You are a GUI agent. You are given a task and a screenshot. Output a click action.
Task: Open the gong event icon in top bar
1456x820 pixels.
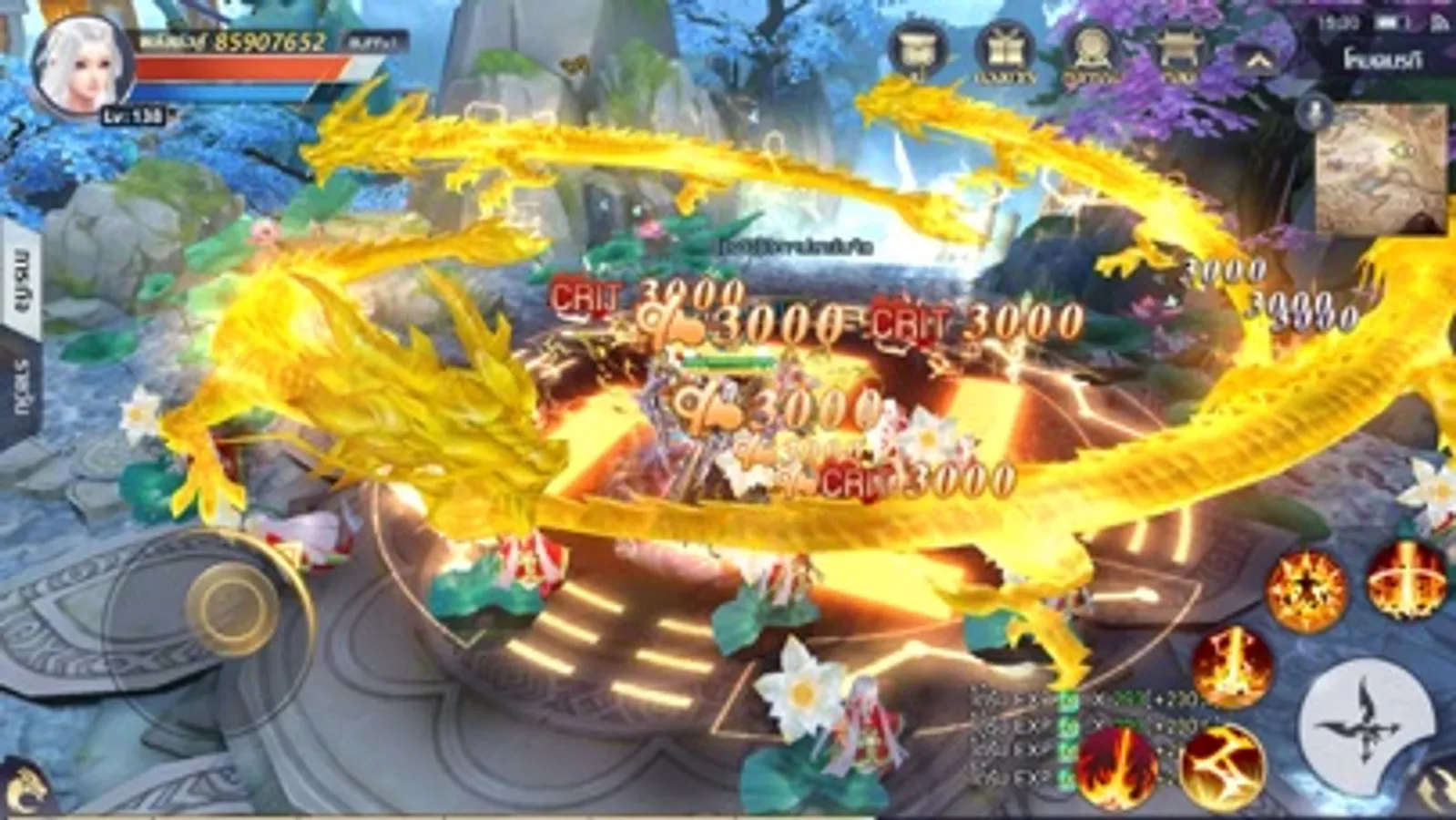click(x=1091, y=50)
